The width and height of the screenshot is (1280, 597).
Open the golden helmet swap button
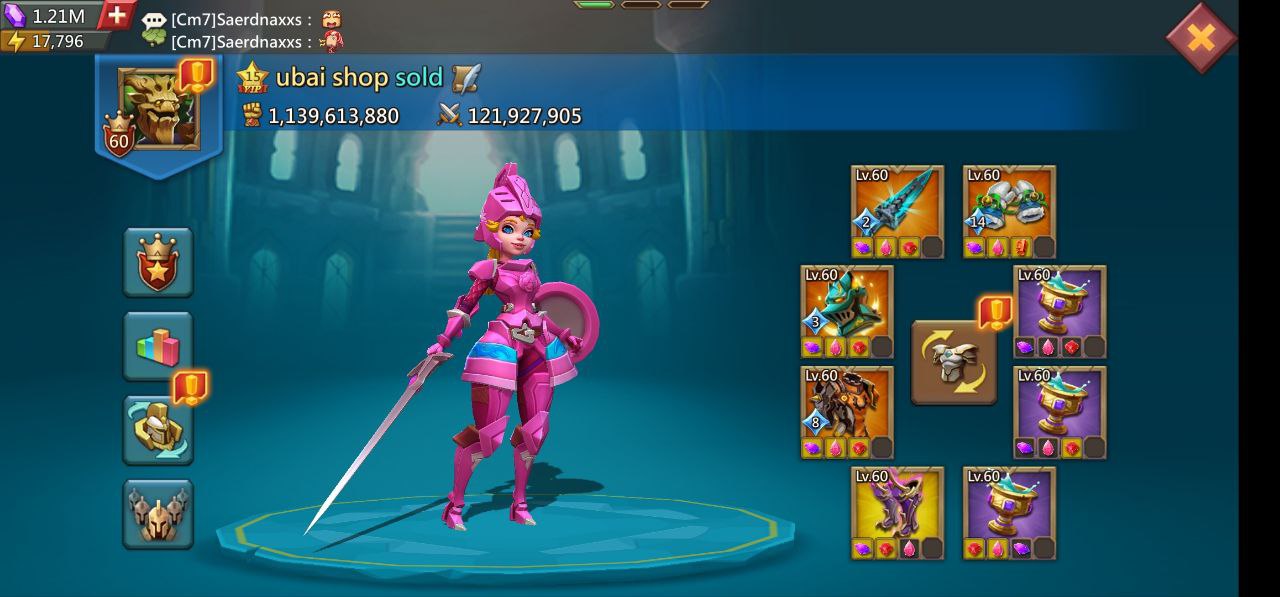[x=158, y=430]
